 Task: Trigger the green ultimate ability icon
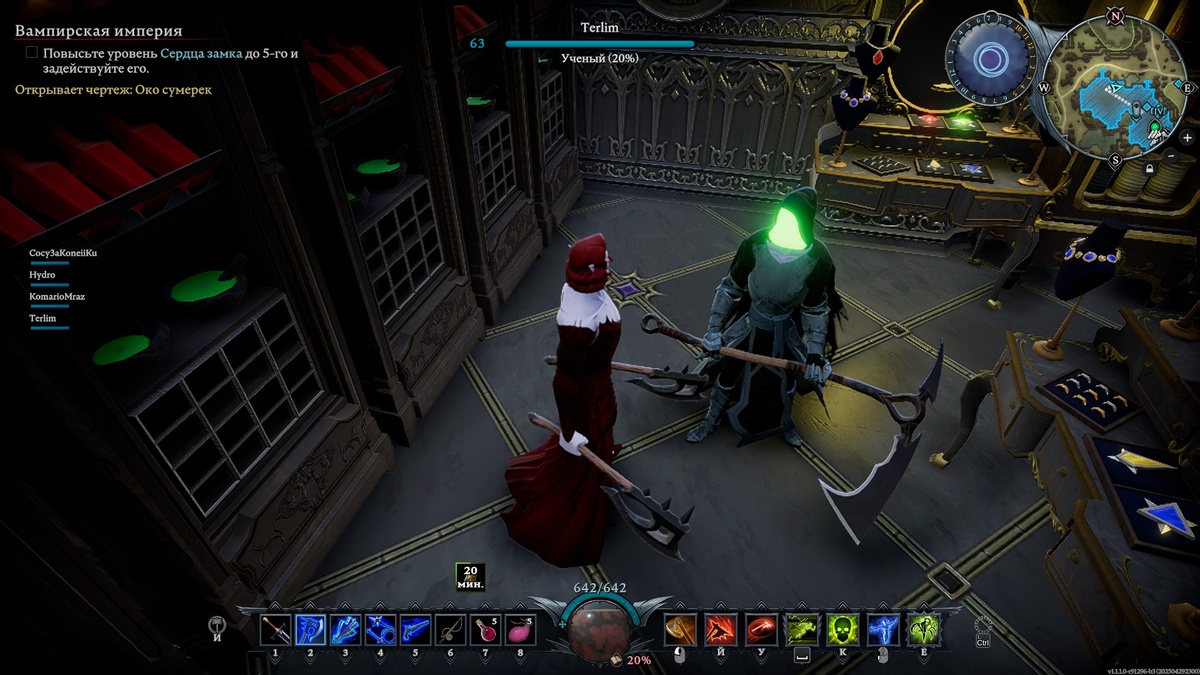pos(923,630)
